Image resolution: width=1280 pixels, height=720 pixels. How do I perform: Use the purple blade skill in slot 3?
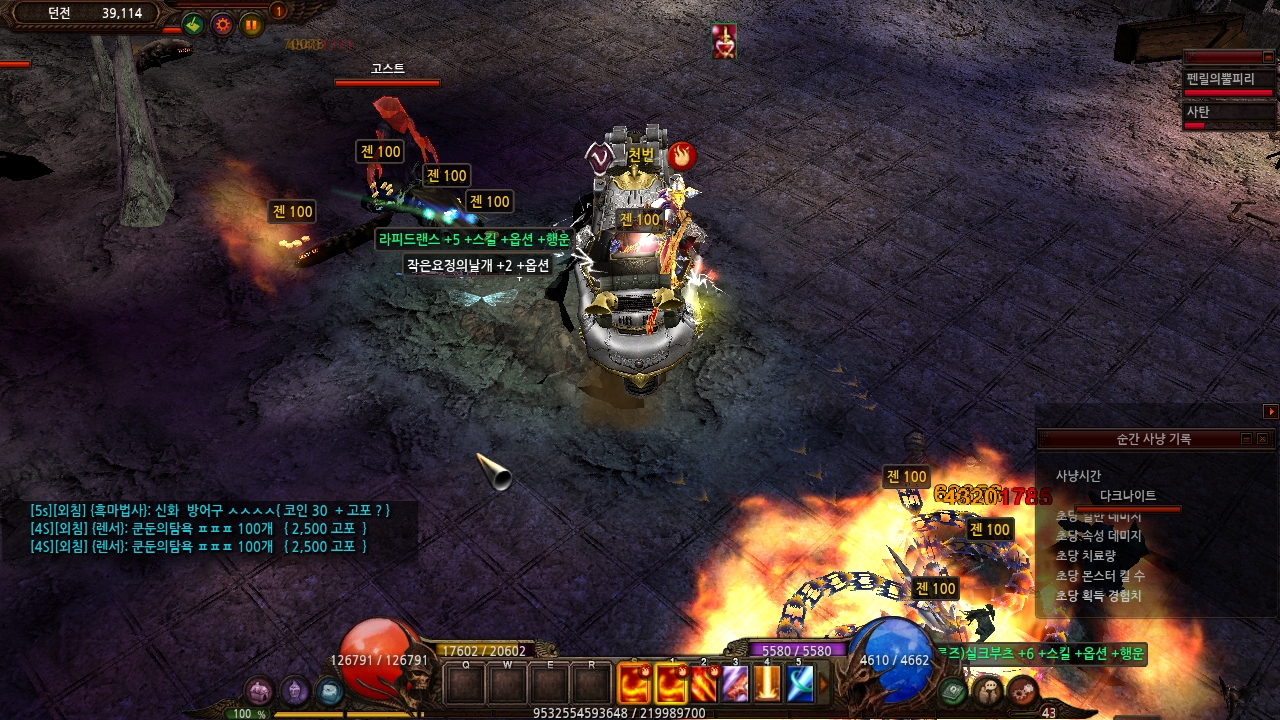point(735,684)
